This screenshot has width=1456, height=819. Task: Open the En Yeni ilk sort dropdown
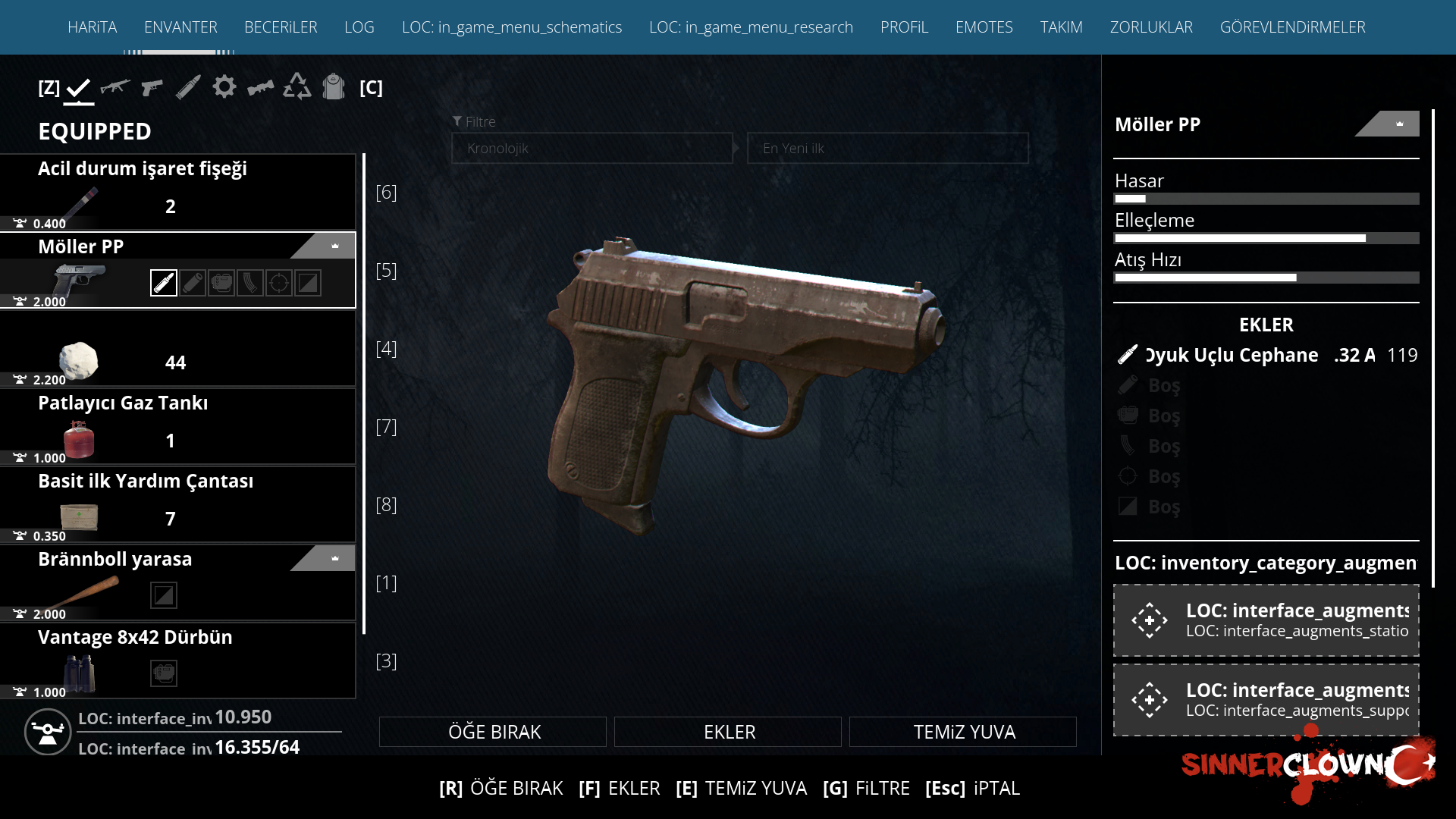(887, 149)
